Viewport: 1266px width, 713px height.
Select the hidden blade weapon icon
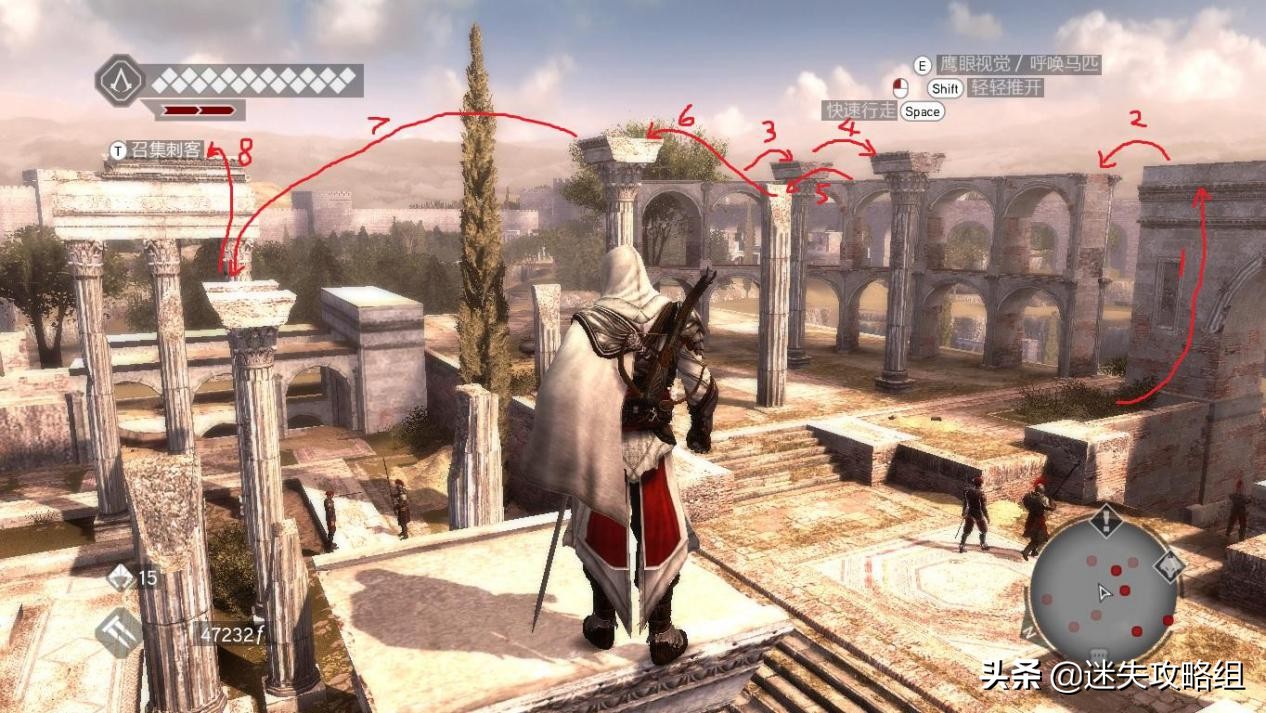[120, 632]
